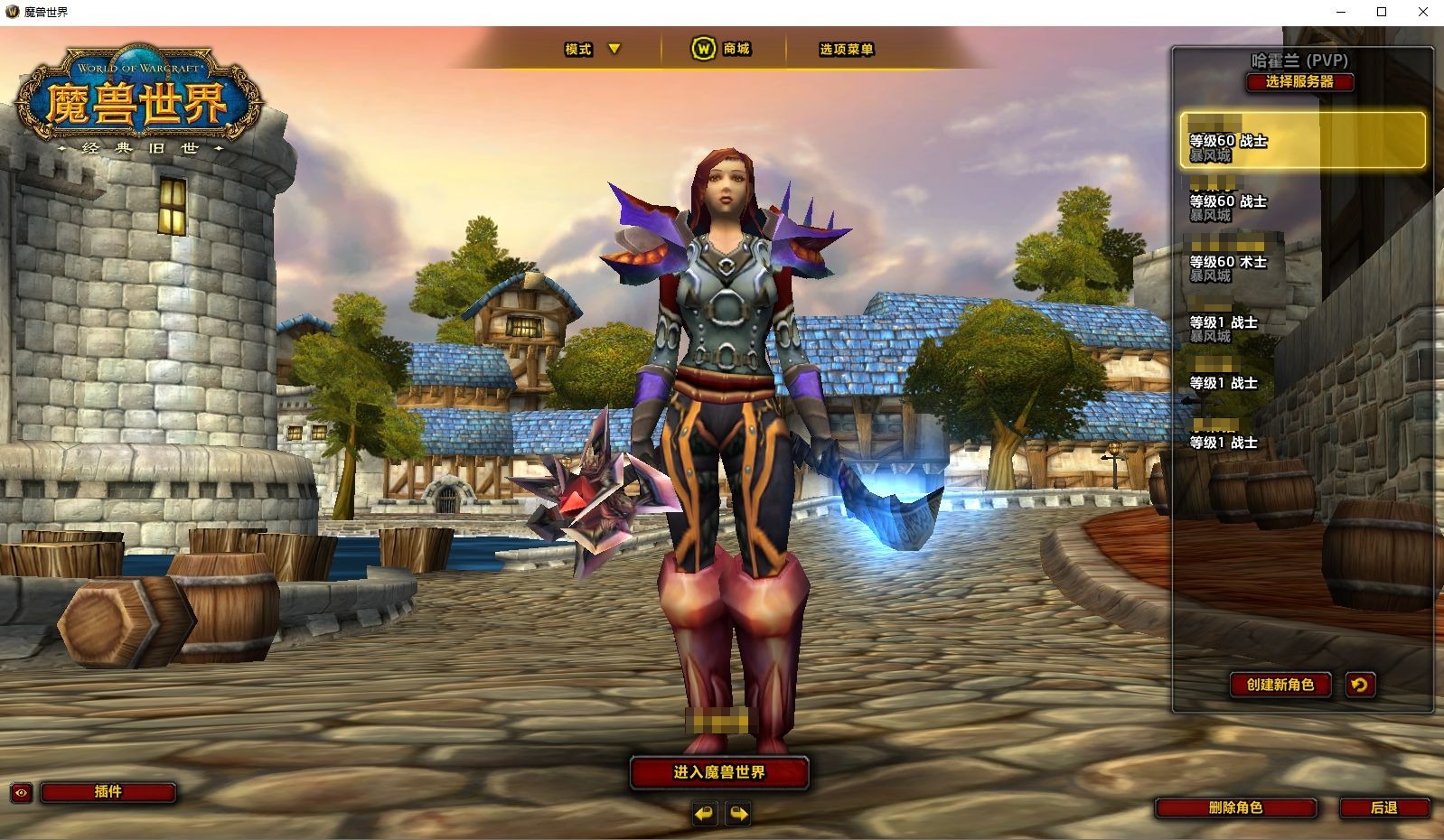Click 选择服务器 to change realm
Viewport: 1444px width, 840px height.
click(1299, 81)
